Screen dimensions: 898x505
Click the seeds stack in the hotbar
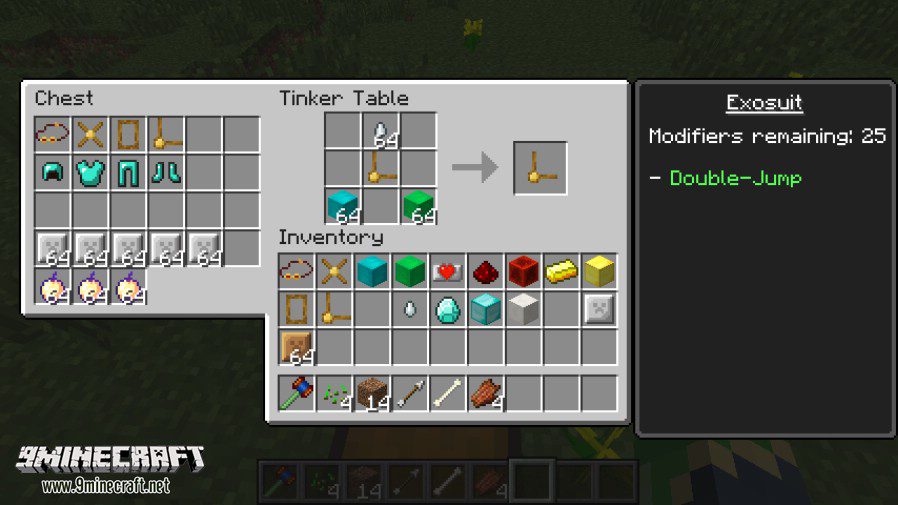coord(334,394)
